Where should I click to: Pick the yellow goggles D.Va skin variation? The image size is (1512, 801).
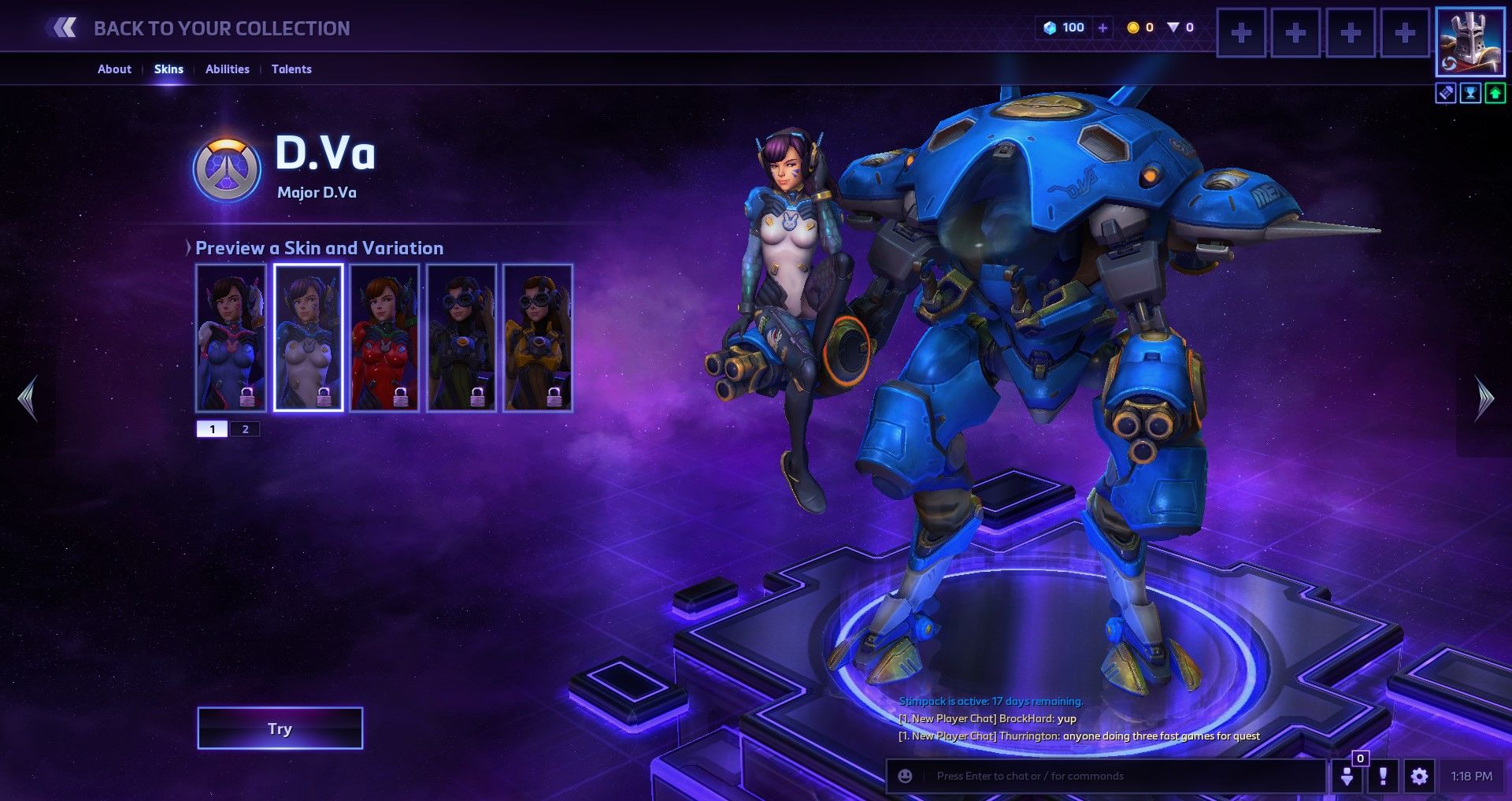click(538, 337)
